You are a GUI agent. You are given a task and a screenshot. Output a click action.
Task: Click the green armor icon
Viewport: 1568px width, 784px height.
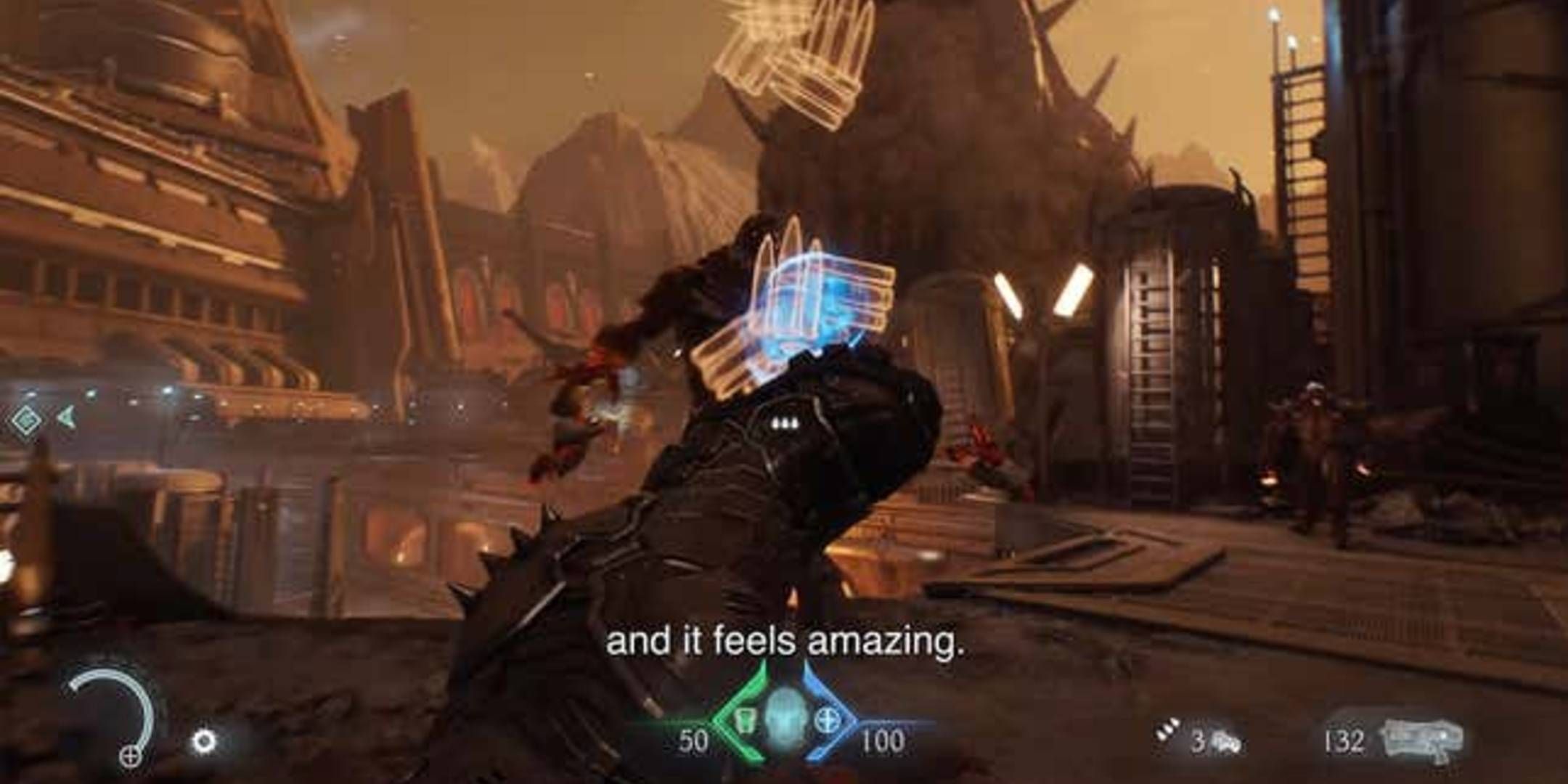[742, 719]
